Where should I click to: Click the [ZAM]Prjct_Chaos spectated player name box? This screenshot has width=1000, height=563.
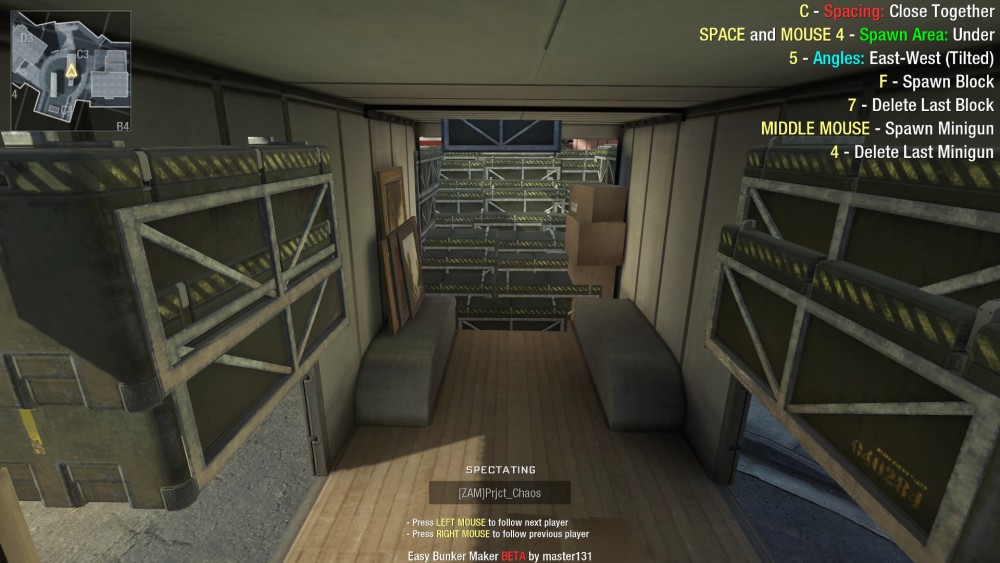tap(499, 493)
